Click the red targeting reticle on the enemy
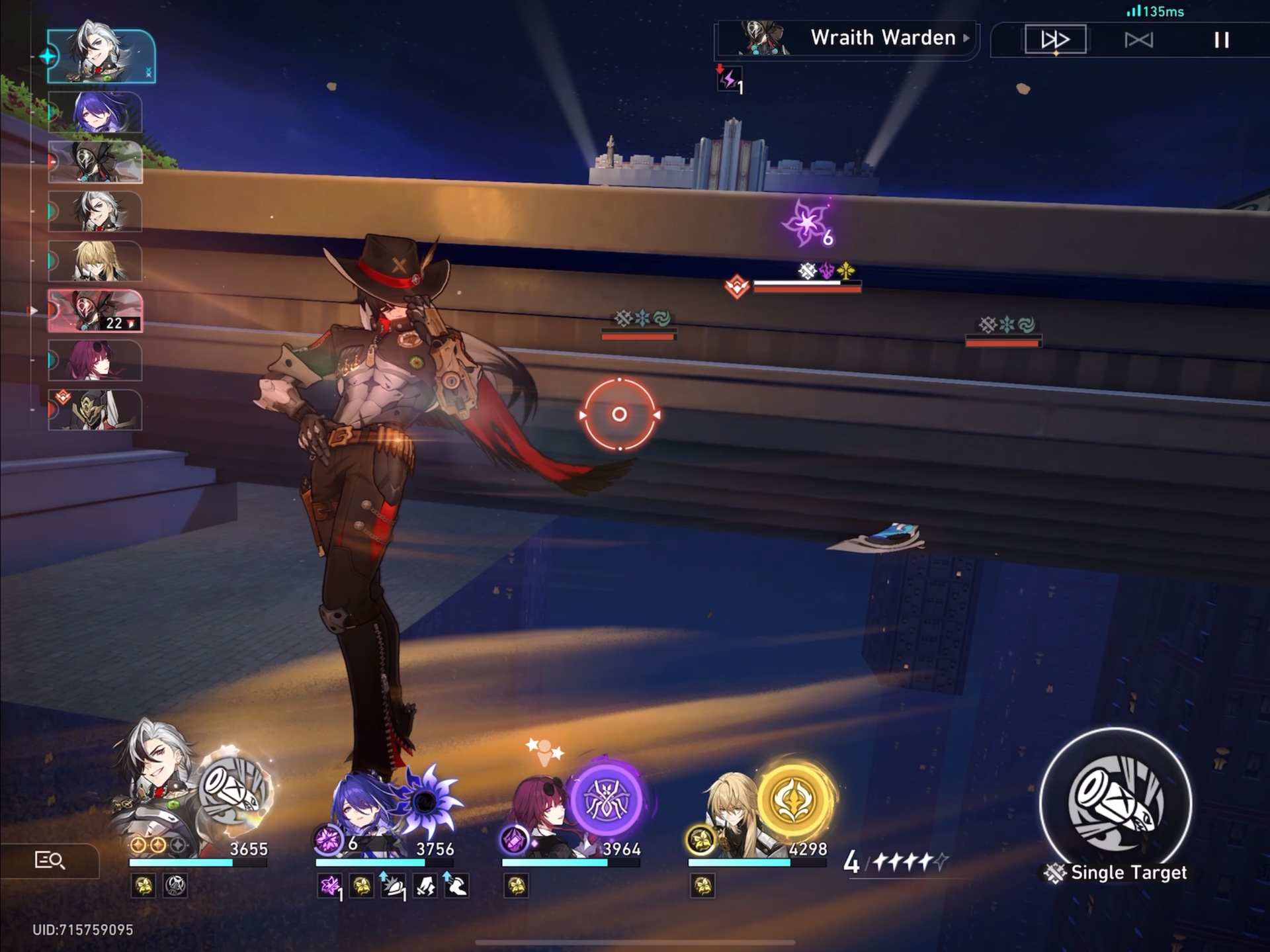 pyautogui.click(x=620, y=415)
